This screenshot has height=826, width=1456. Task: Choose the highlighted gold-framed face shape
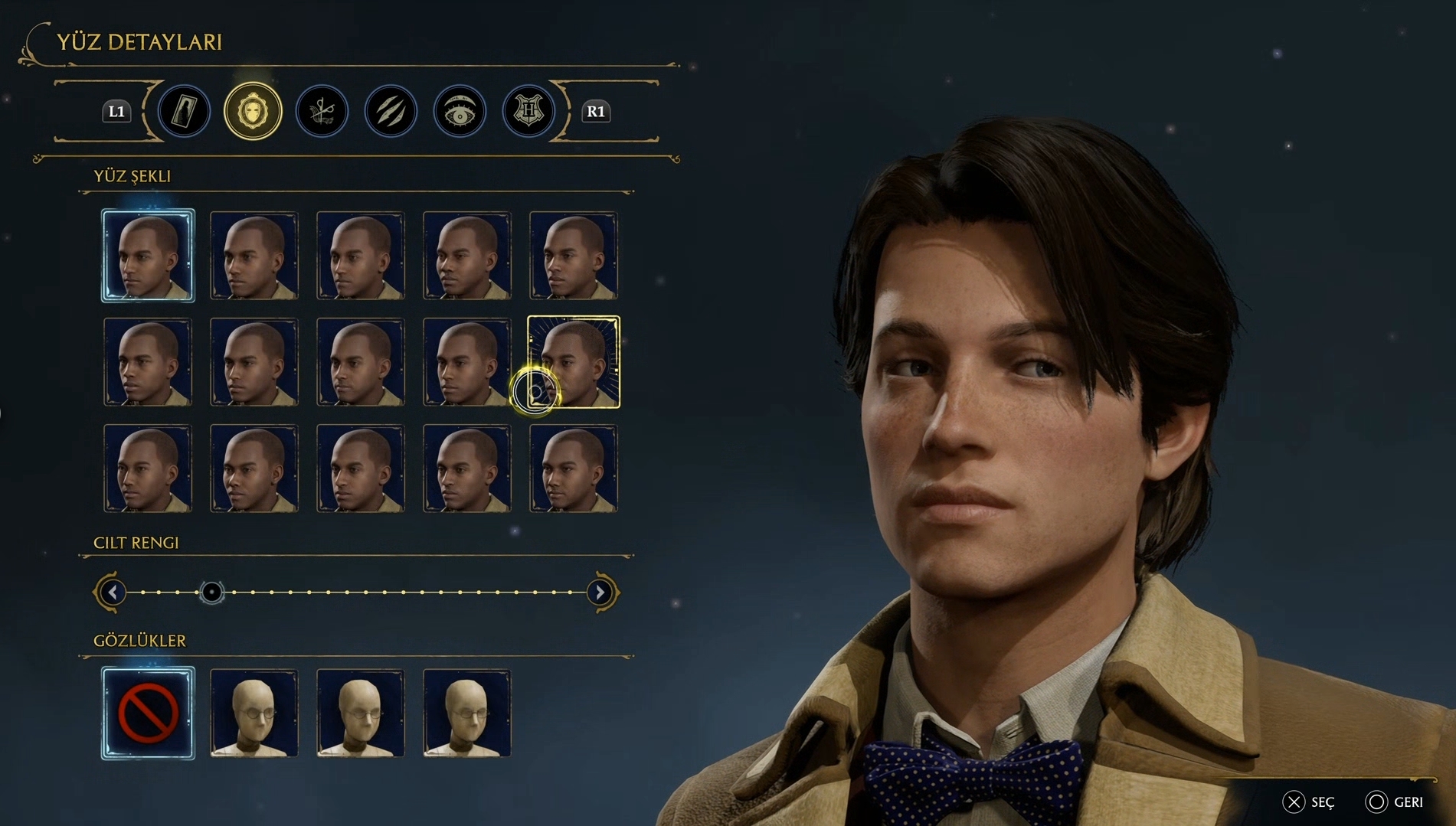click(574, 361)
